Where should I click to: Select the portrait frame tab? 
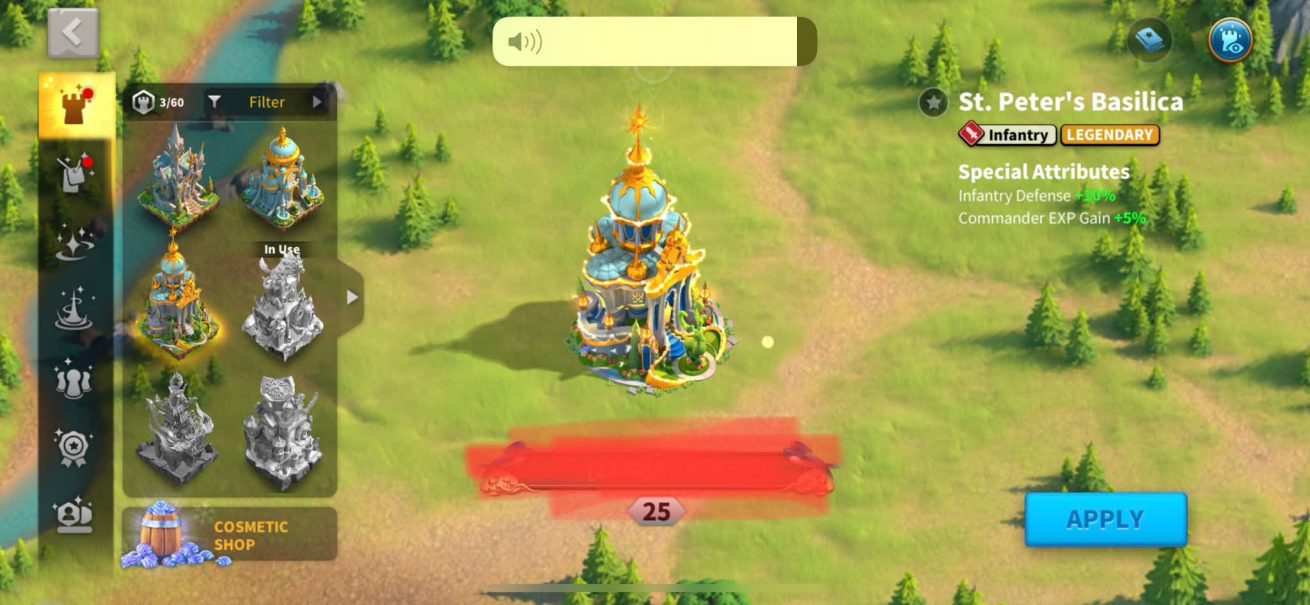coord(74,515)
